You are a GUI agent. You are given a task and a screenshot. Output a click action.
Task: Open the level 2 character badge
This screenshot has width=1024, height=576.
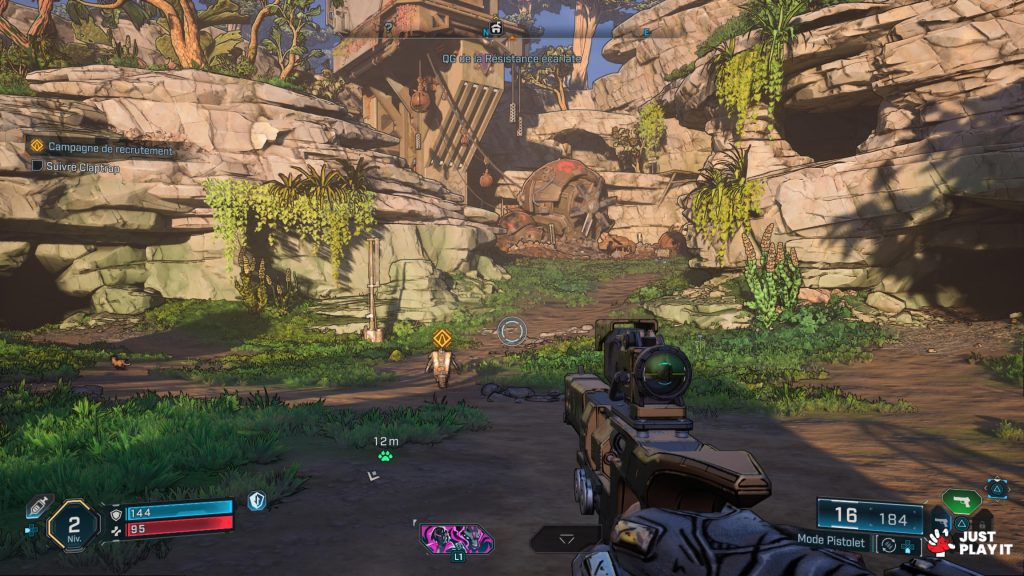point(74,523)
